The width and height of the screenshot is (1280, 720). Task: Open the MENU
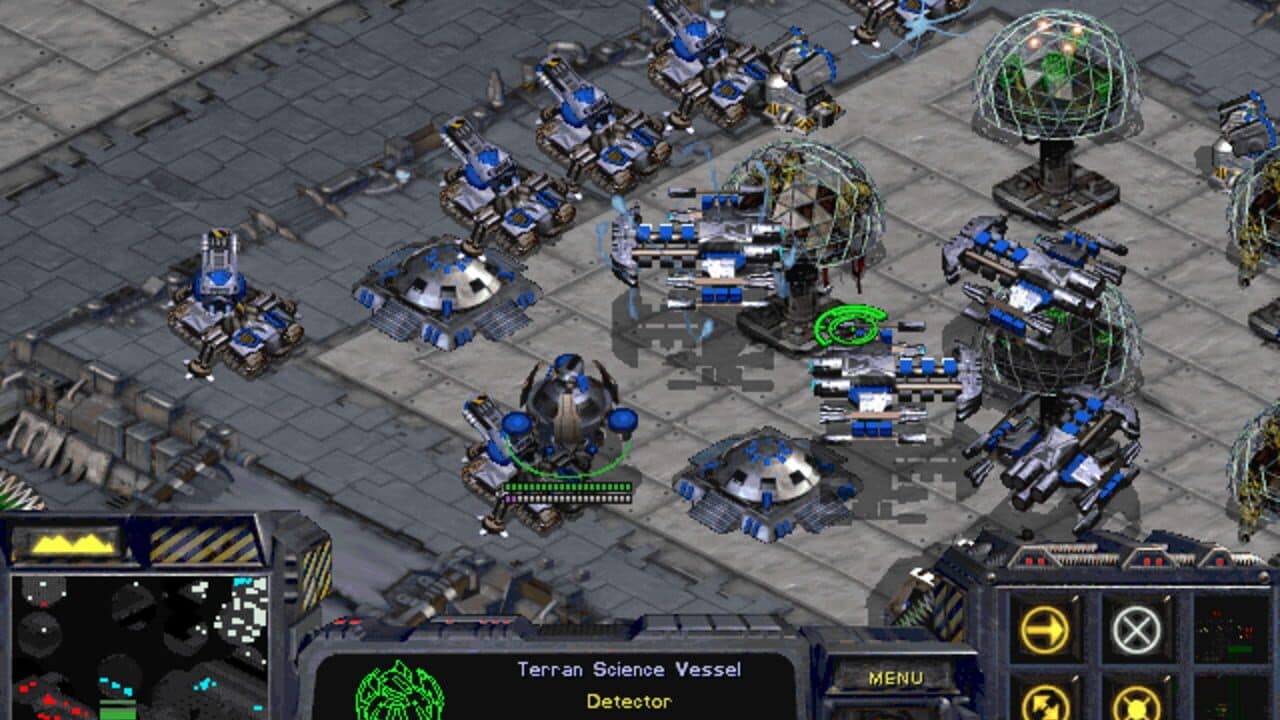(898, 675)
